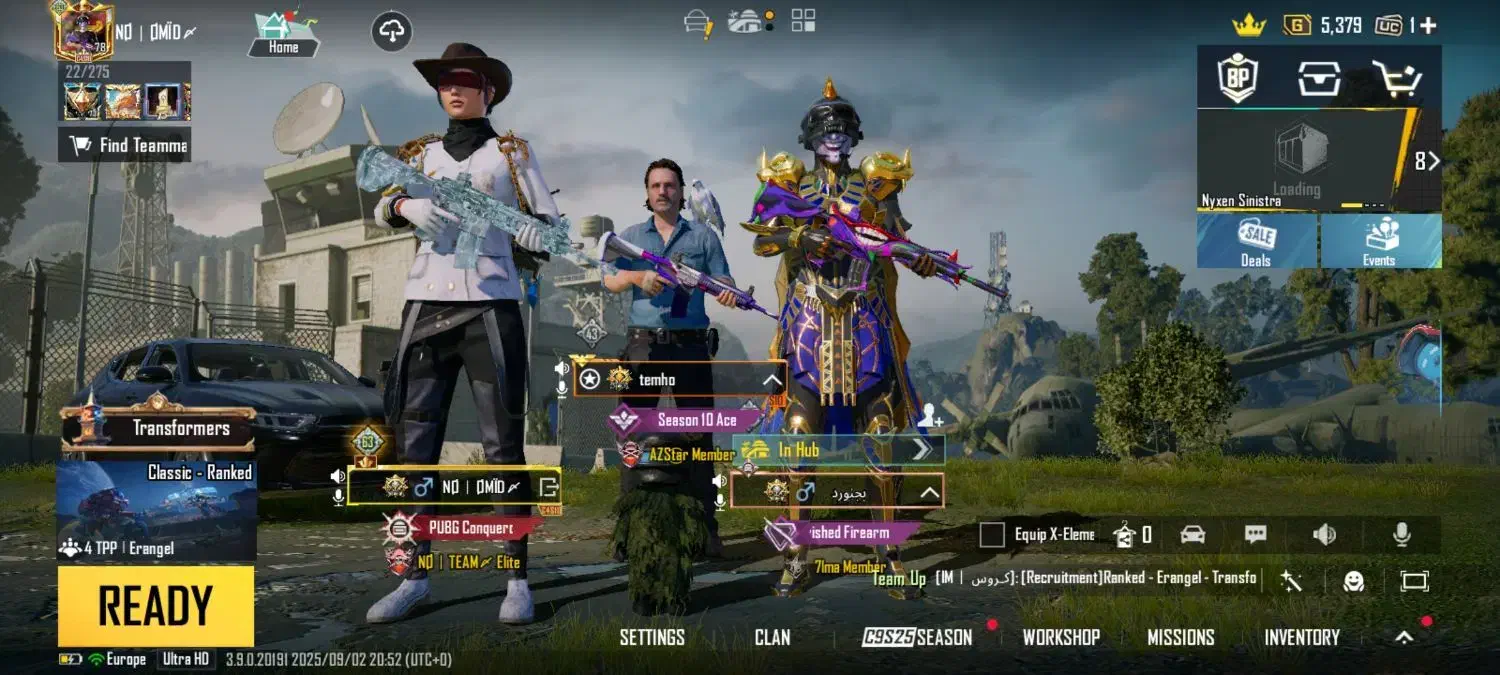Open the Inventory

(x=1301, y=637)
